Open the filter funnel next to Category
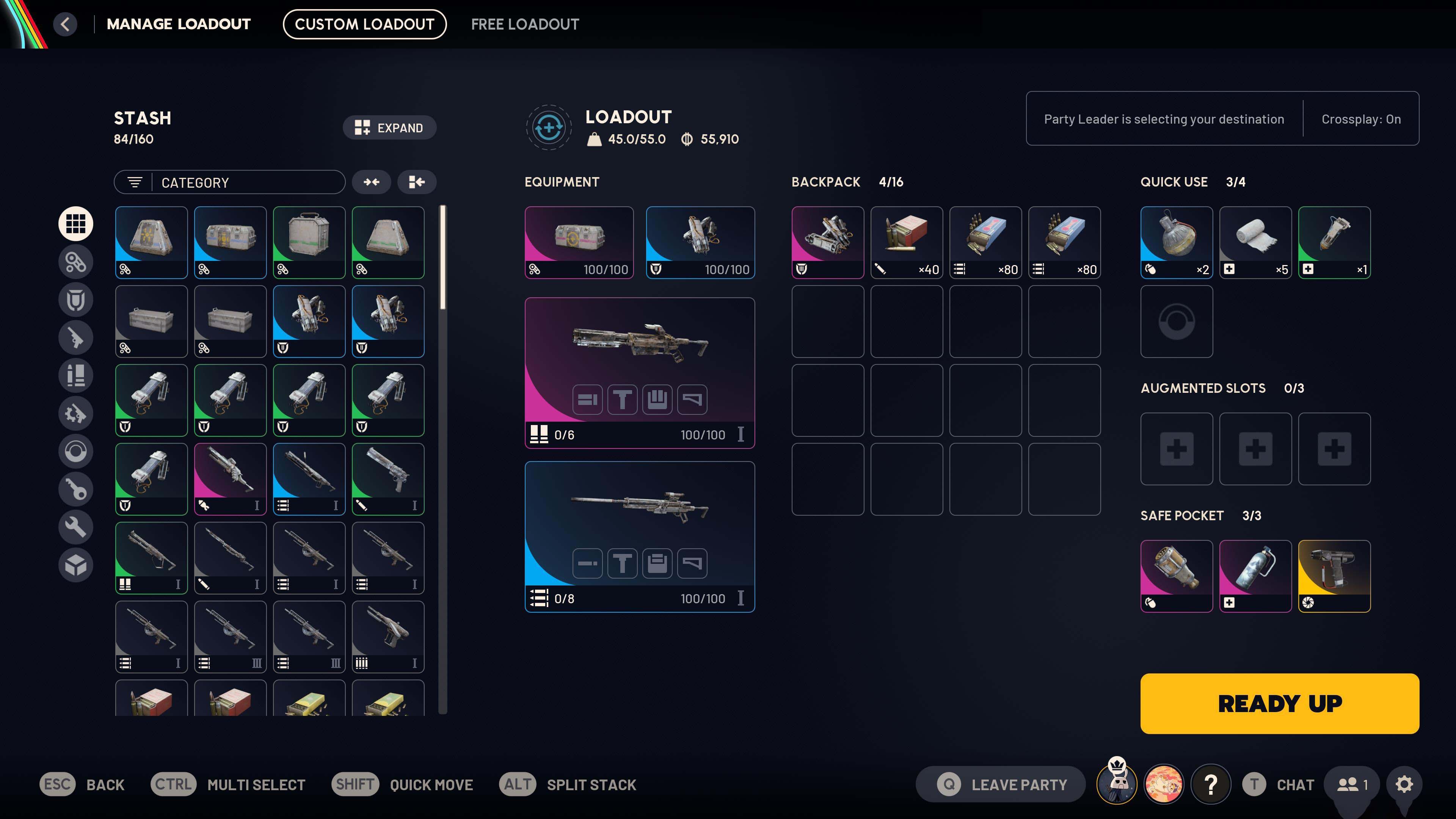This screenshot has width=1456, height=819. coord(134,182)
